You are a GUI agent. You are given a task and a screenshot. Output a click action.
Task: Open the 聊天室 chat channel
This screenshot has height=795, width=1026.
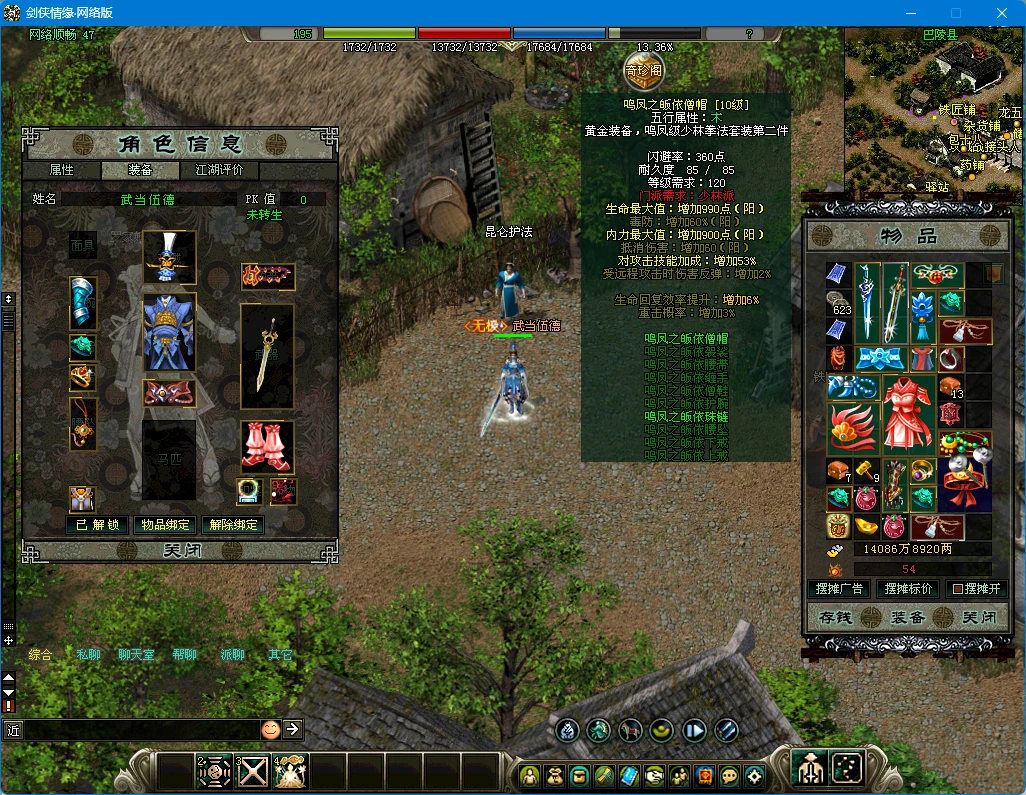[136, 655]
